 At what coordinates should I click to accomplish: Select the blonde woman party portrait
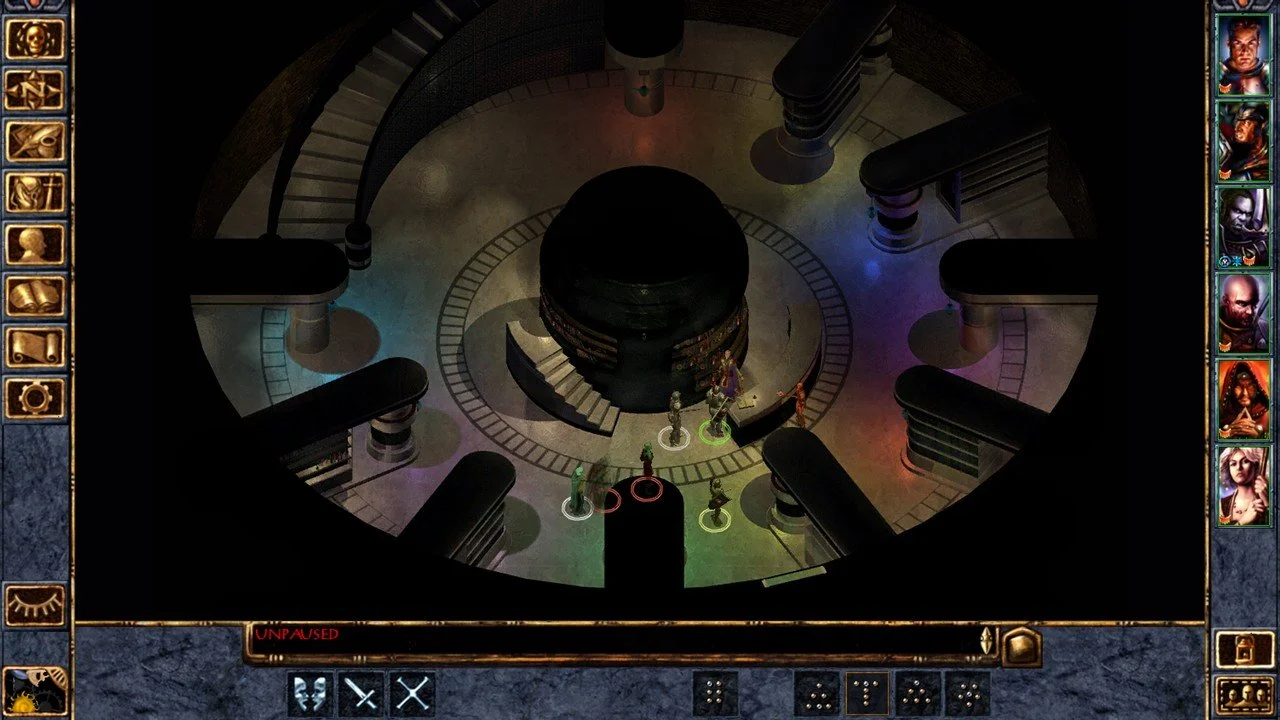(x=1243, y=486)
